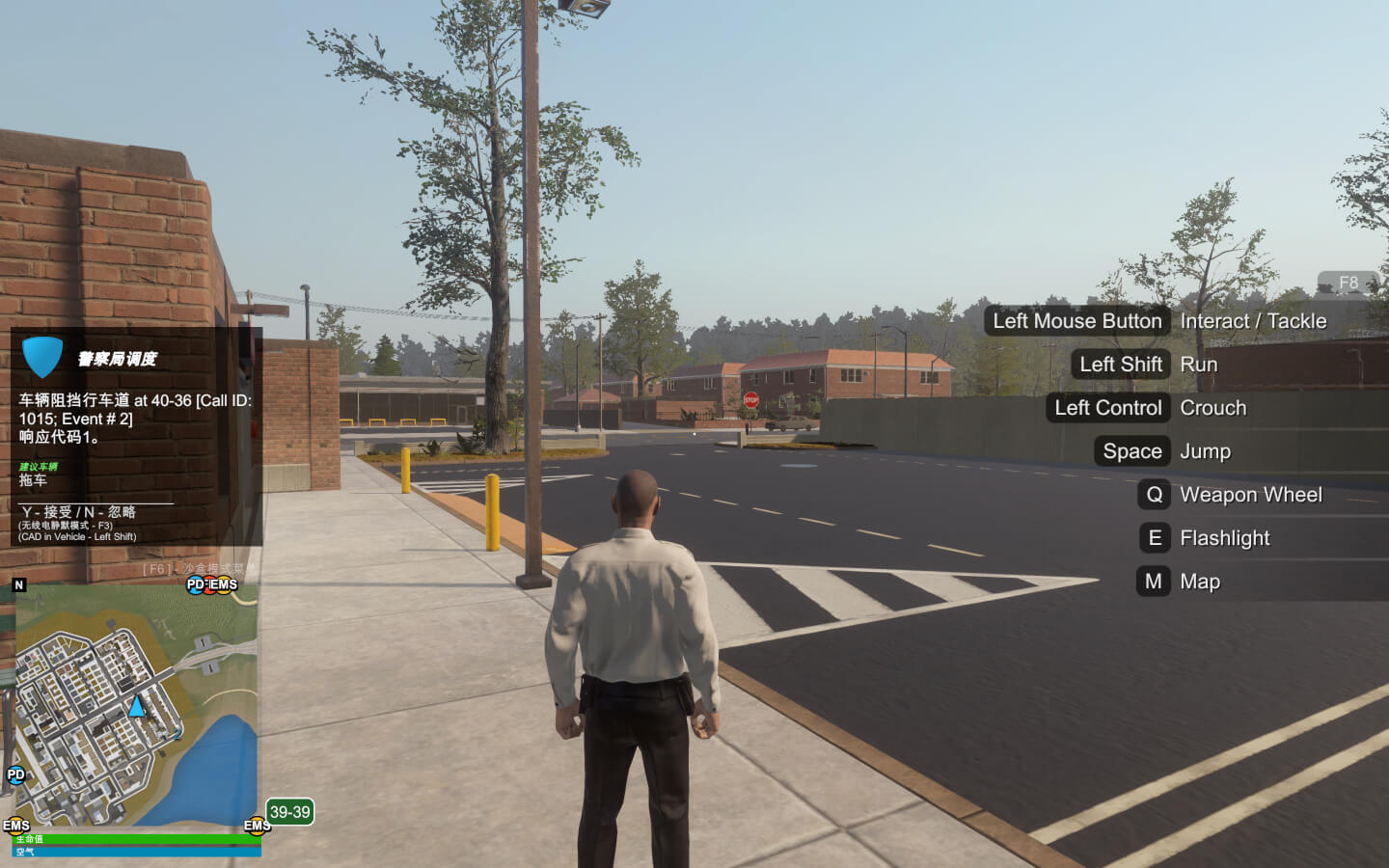Select the Left Shift Run binding entry

pos(1121,365)
